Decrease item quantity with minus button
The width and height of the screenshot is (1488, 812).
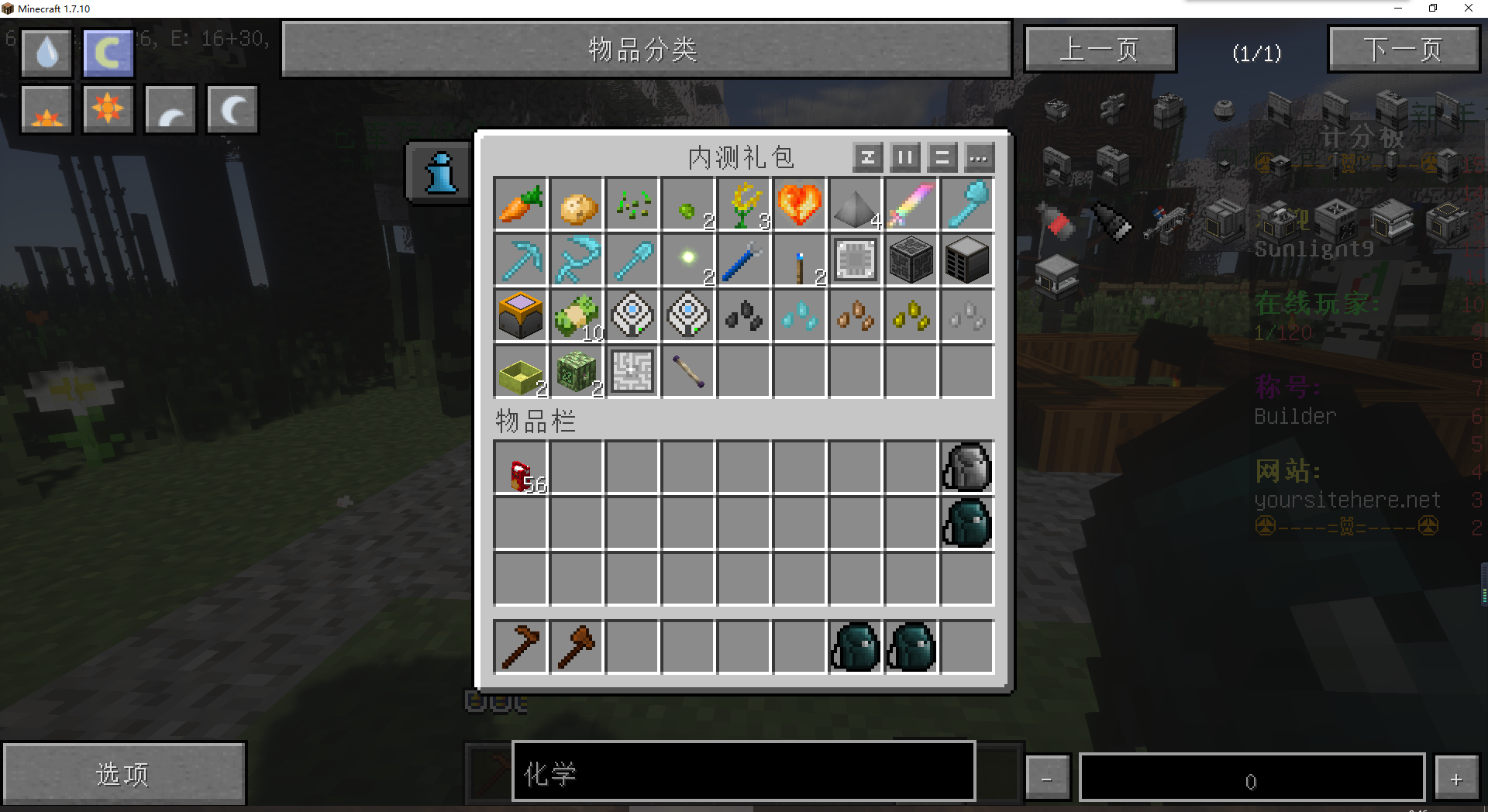(x=1047, y=778)
